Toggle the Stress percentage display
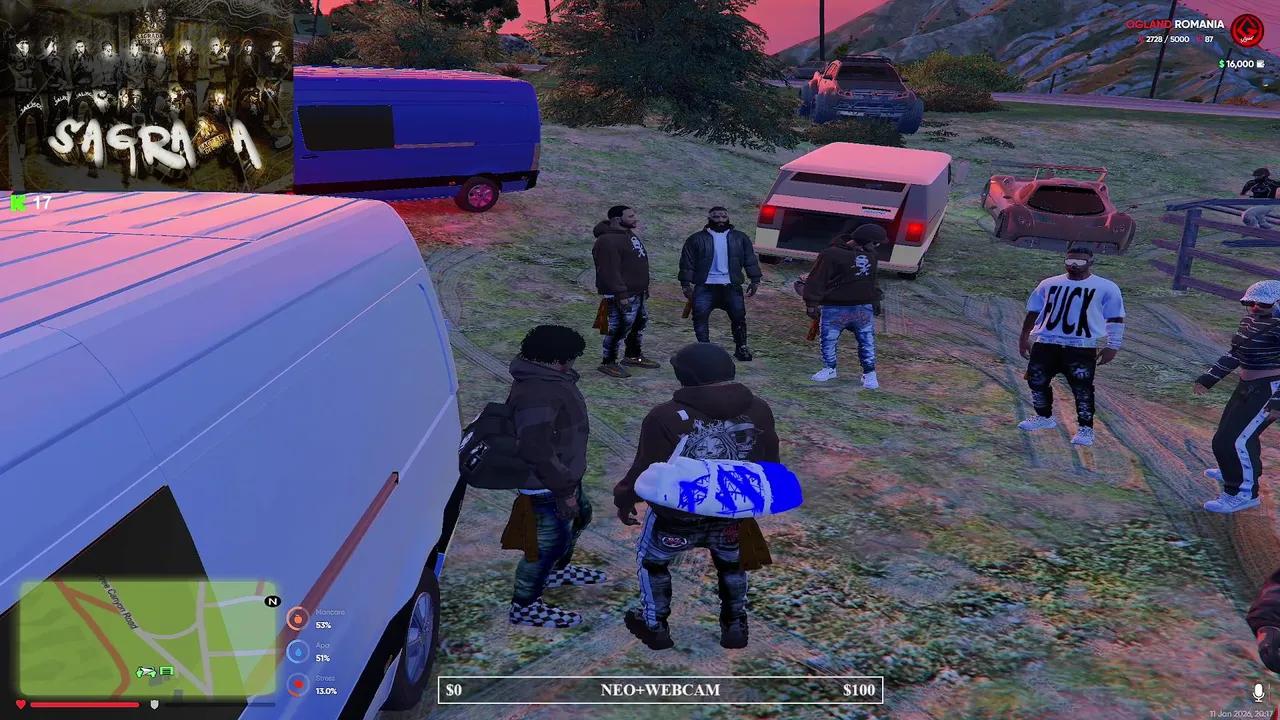Image resolution: width=1280 pixels, height=720 pixels. [330, 690]
